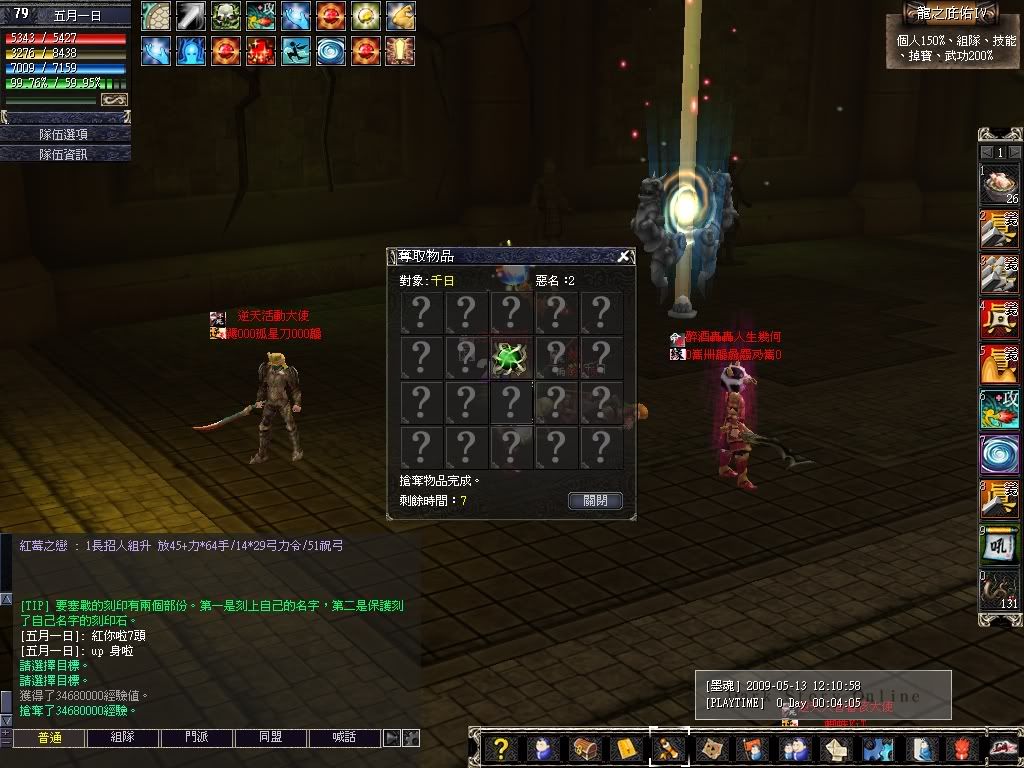1024x768 pixels.
Task: Open the 隊伍選項 party options
Action: [65, 134]
